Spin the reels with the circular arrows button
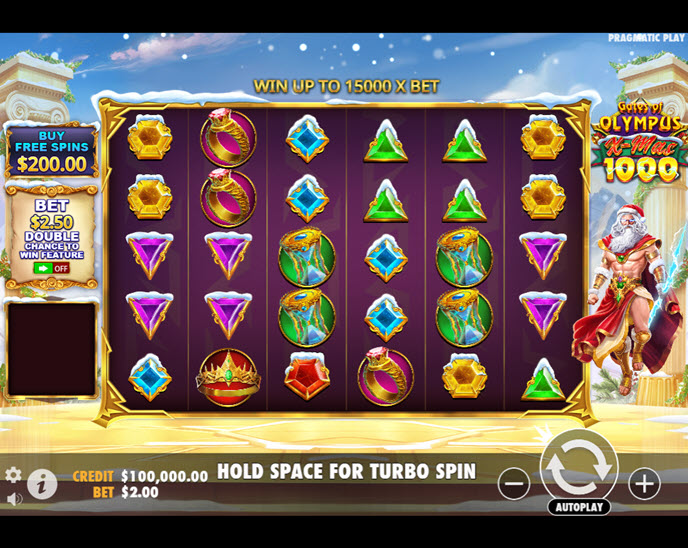This screenshot has width=688, height=548. coord(578,468)
